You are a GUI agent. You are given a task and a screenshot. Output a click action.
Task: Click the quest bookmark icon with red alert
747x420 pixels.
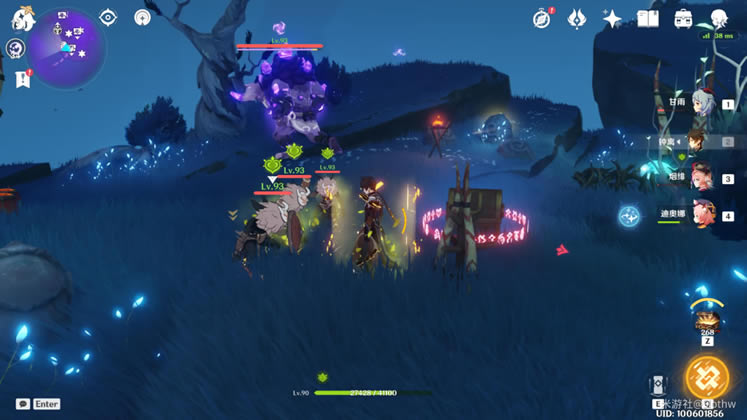click(x=22, y=78)
